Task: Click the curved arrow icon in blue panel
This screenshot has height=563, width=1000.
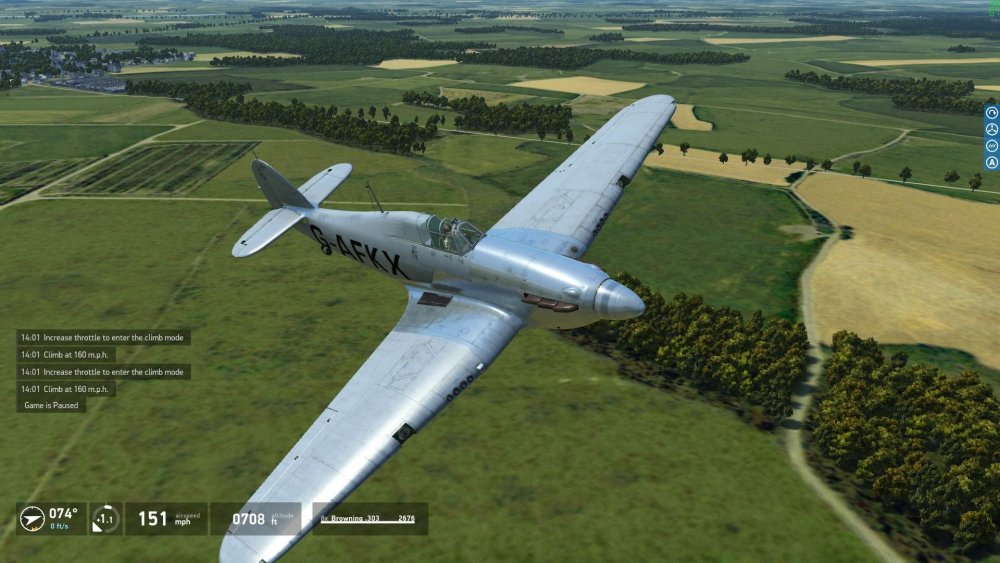Action: [992, 113]
